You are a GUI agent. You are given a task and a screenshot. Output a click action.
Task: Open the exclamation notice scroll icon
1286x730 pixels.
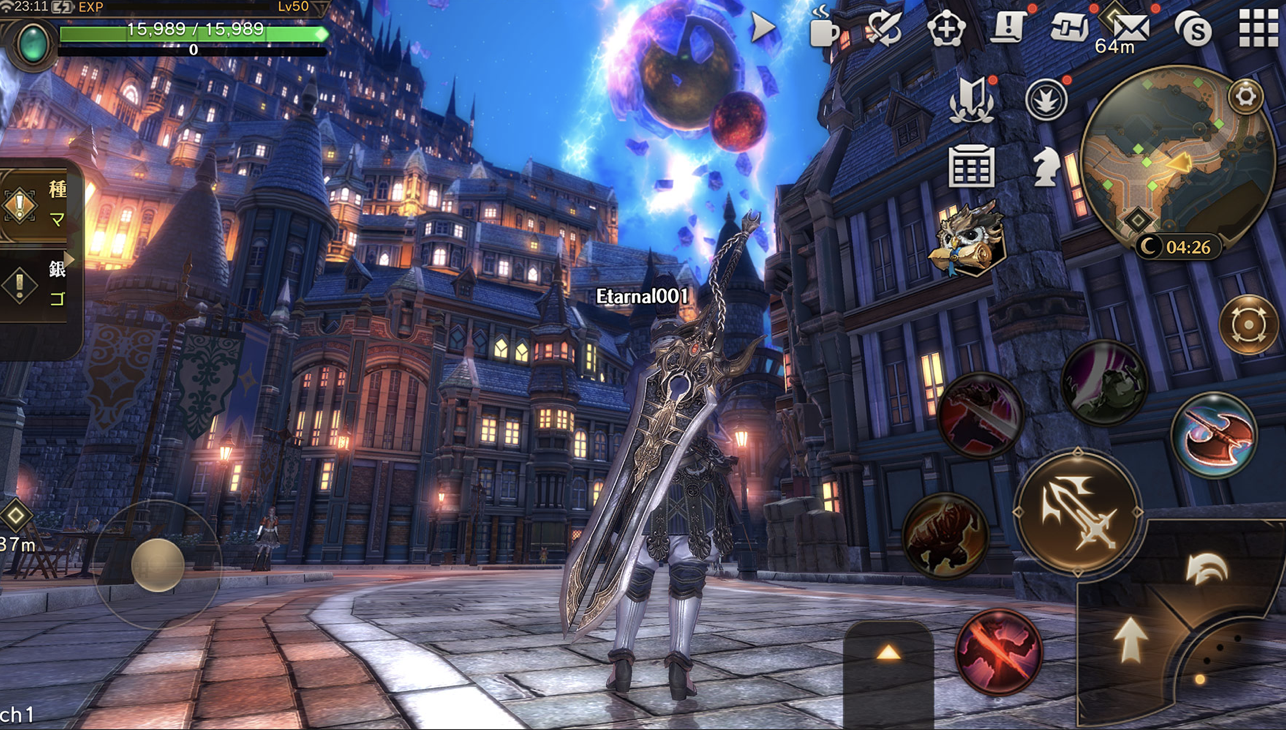(1007, 27)
